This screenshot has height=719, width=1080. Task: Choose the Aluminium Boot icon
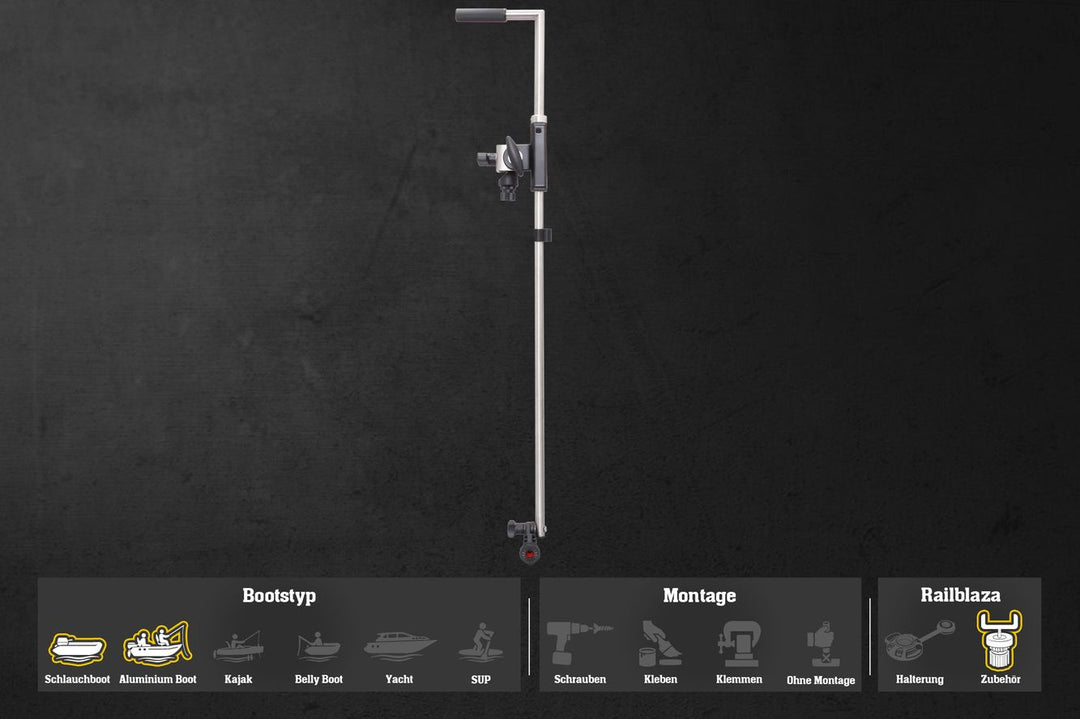[157, 645]
